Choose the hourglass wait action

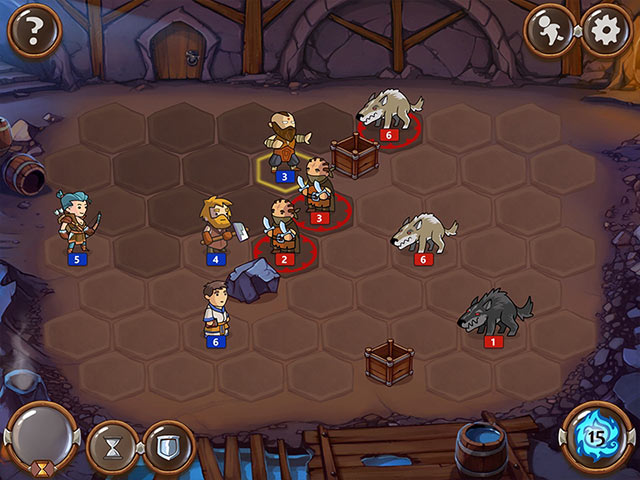(x=112, y=446)
